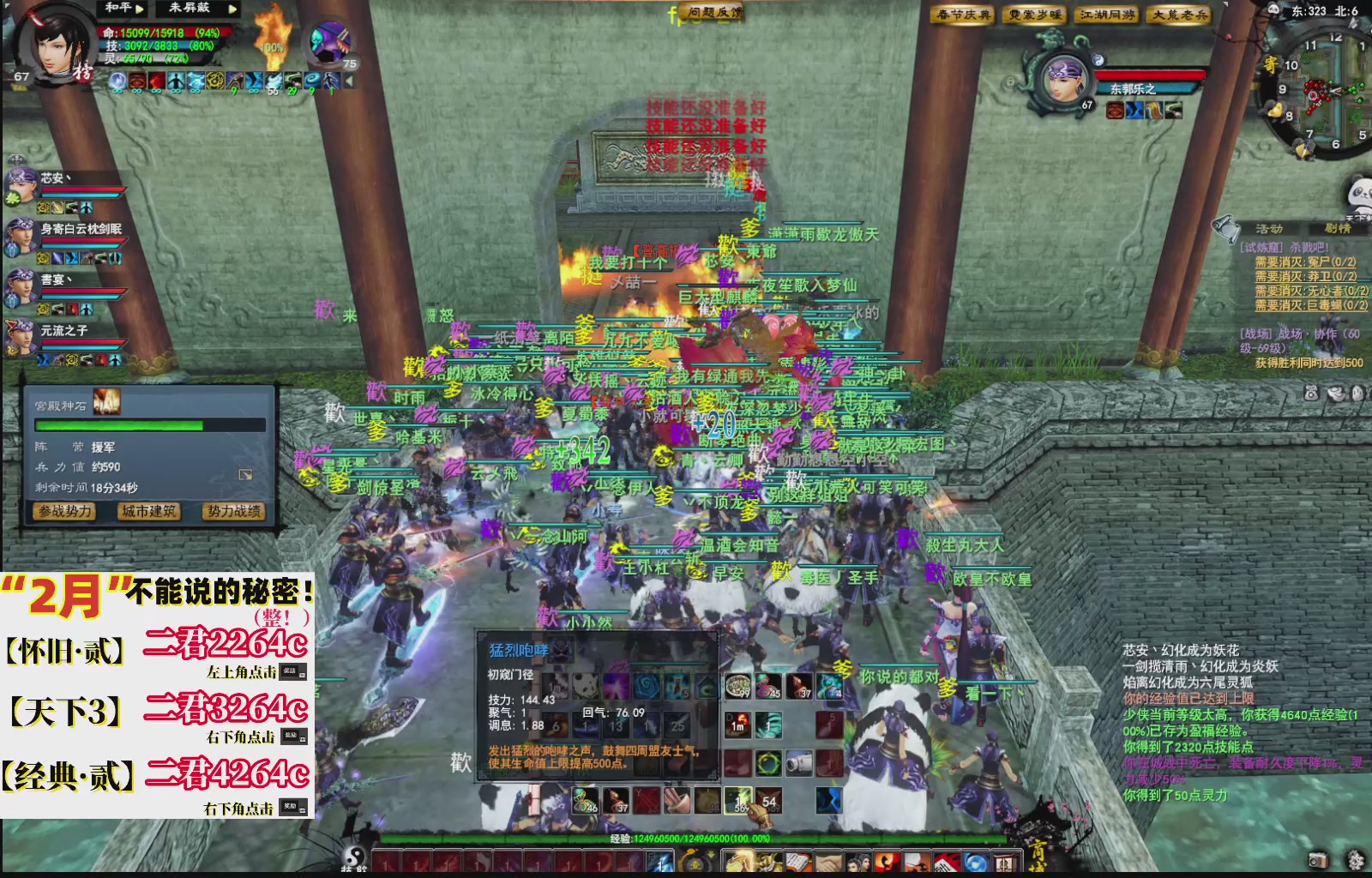Click the camera icon at bottom right corner

(1318, 860)
